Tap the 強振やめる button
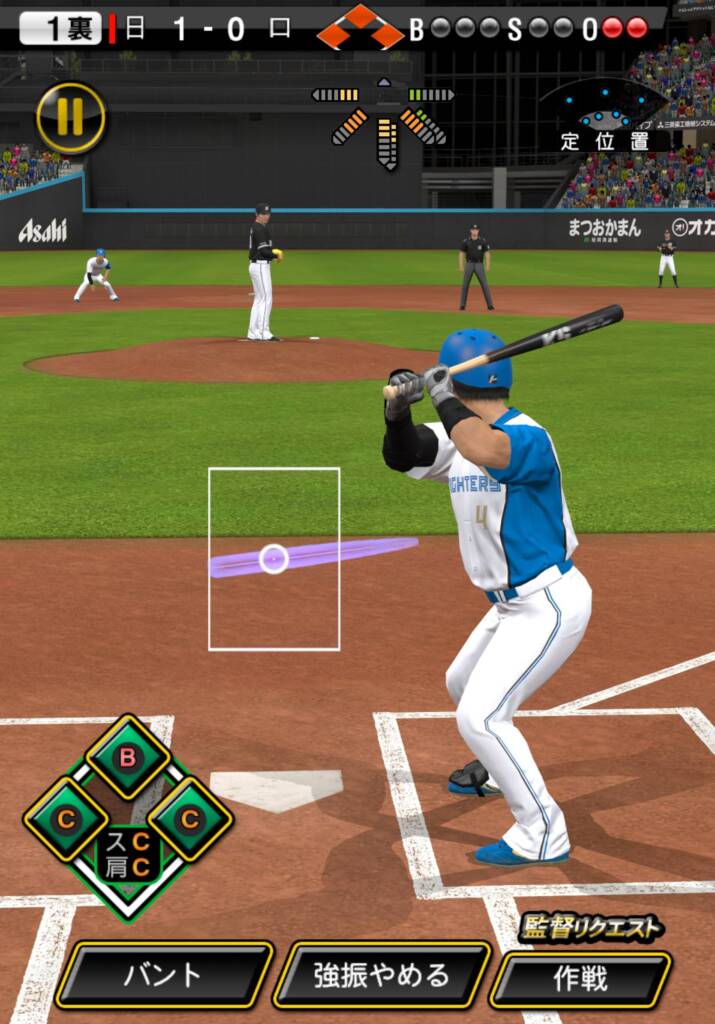The height and width of the screenshot is (1024, 715). click(x=381, y=974)
